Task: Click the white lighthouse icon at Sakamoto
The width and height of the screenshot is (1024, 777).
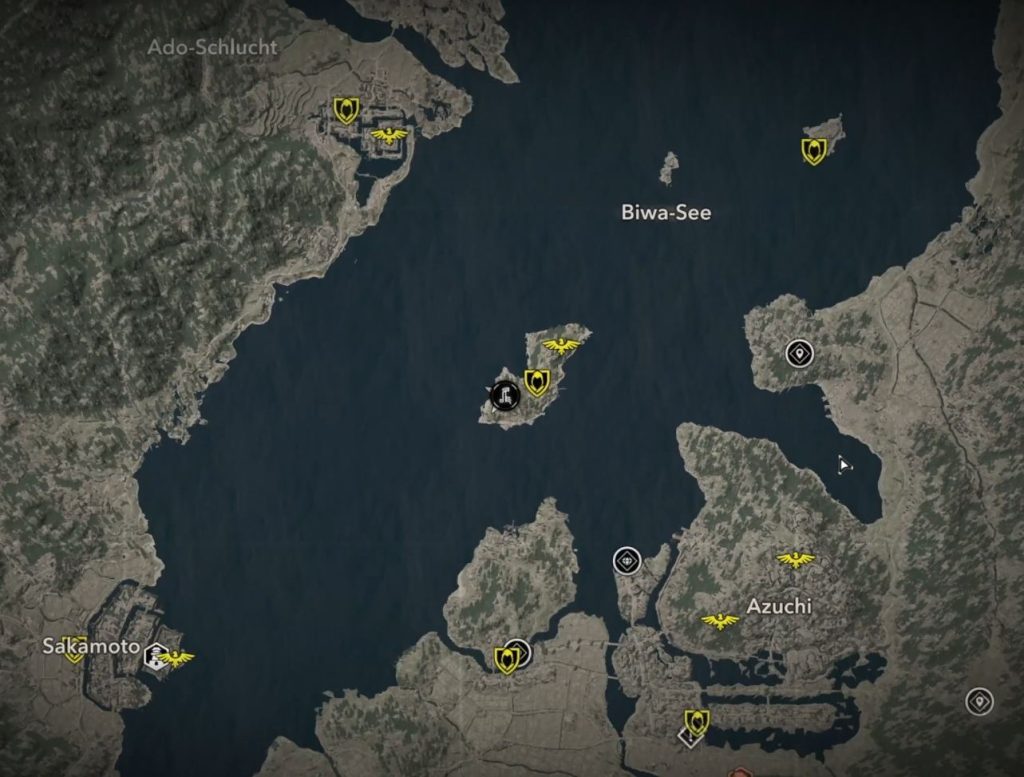Action: pyautogui.click(x=155, y=656)
